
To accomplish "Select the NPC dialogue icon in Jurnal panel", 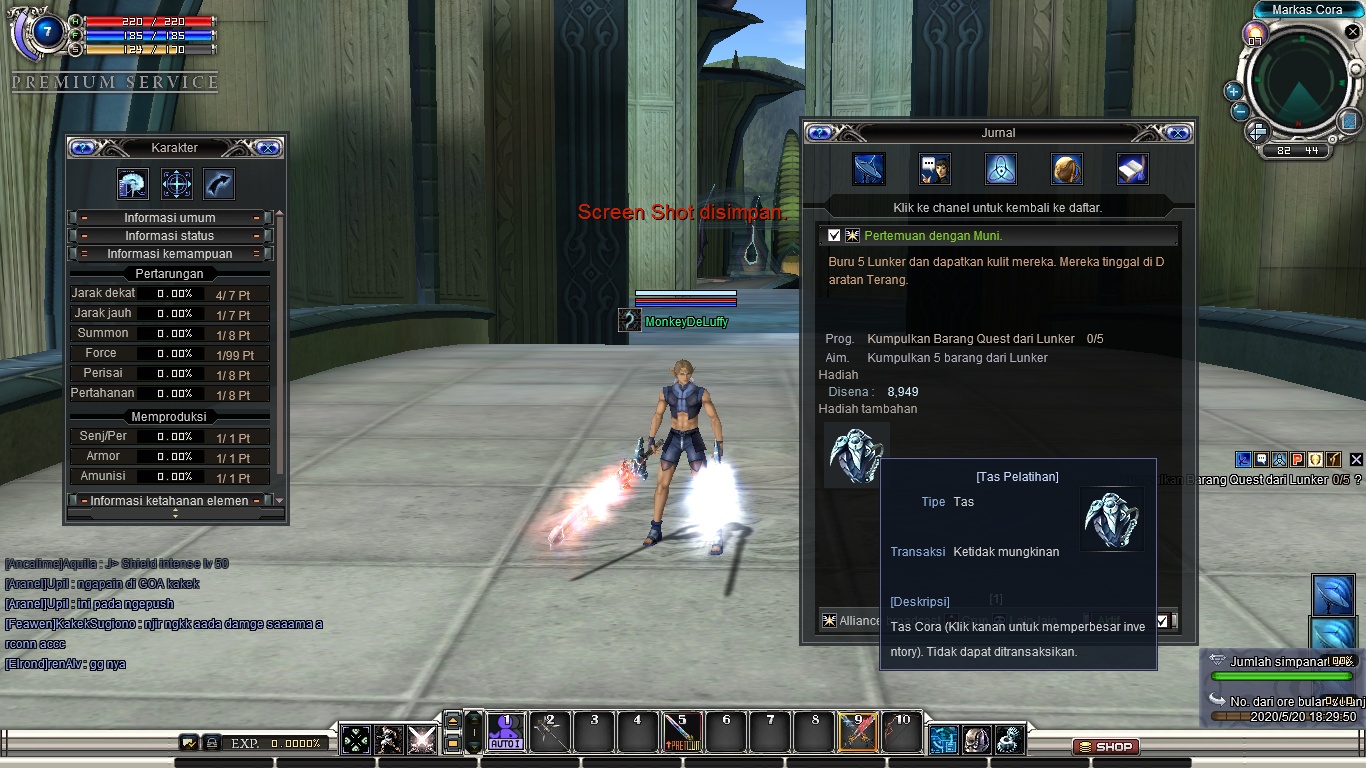I will 934,168.
